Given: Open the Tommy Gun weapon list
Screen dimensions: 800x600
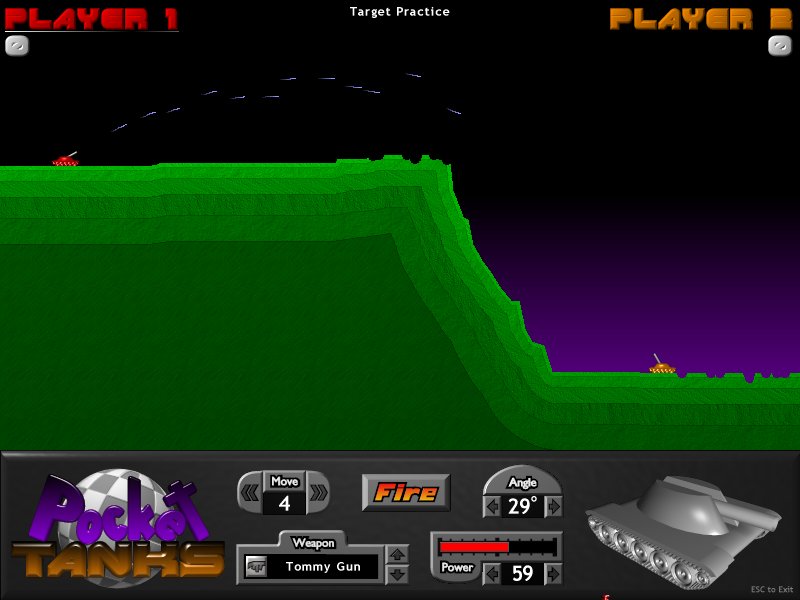Looking at the screenshot, I should pyautogui.click(x=321, y=567).
